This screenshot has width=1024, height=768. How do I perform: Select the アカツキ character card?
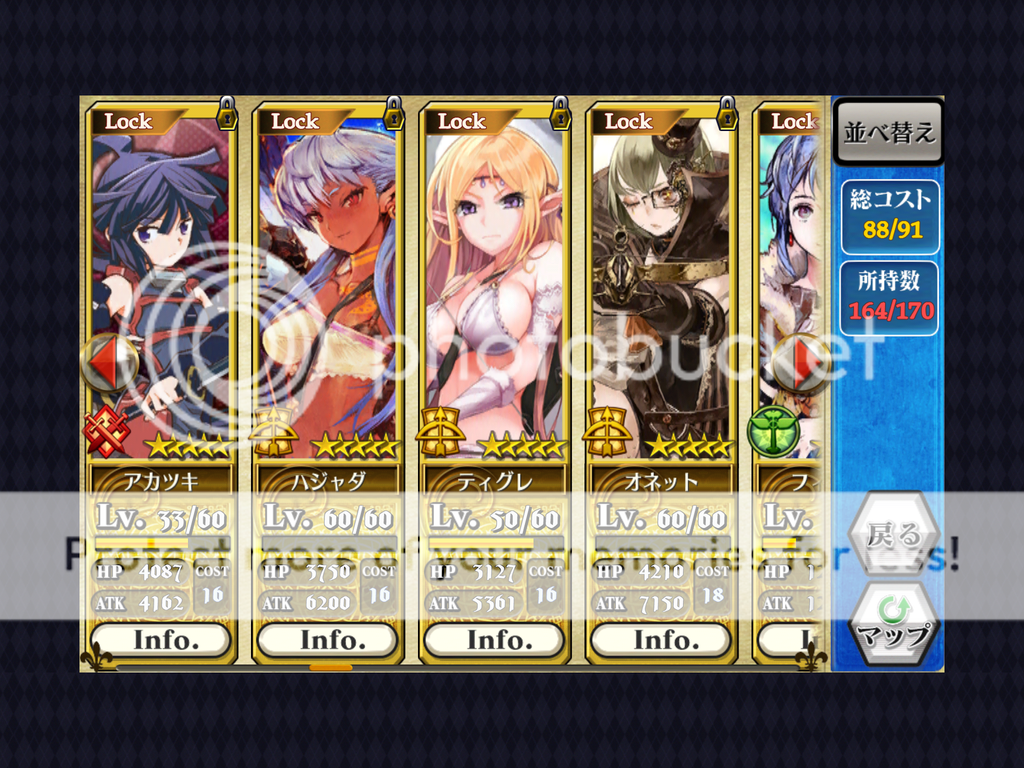(160, 290)
